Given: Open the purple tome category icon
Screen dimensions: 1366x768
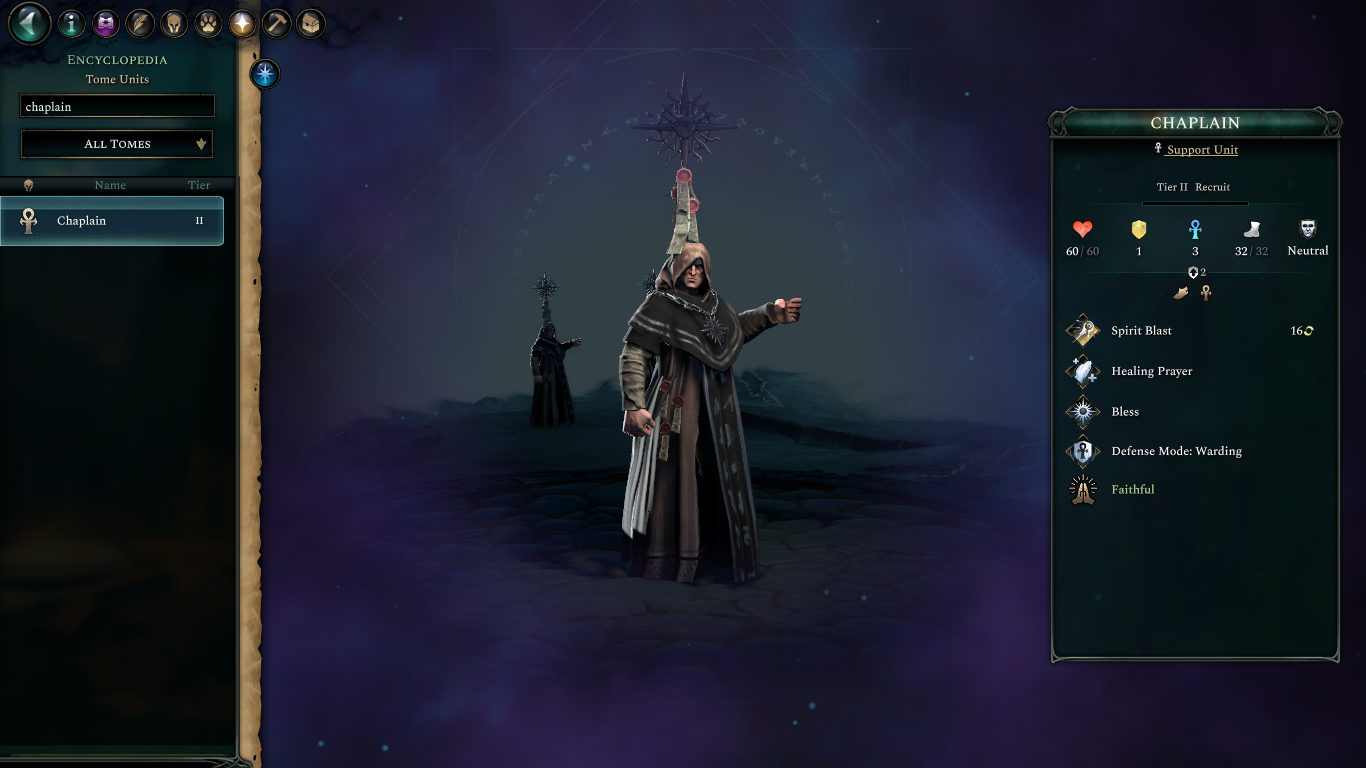Looking at the screenshot, I should tap(105, 23).
